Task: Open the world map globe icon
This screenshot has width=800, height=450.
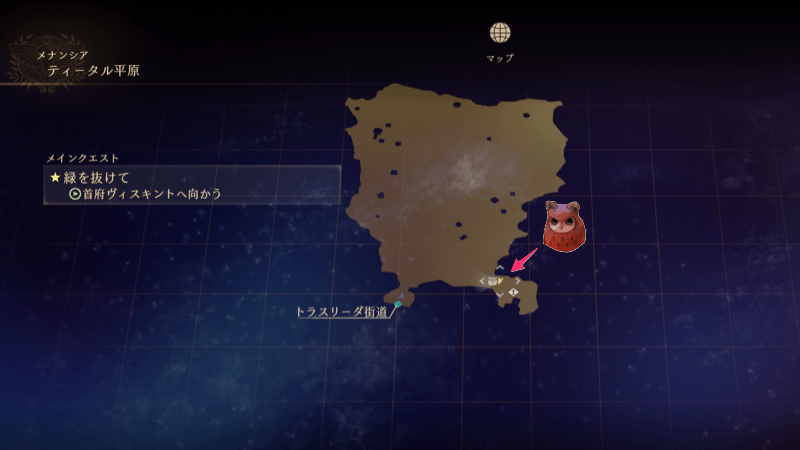Action: [500, 33]
